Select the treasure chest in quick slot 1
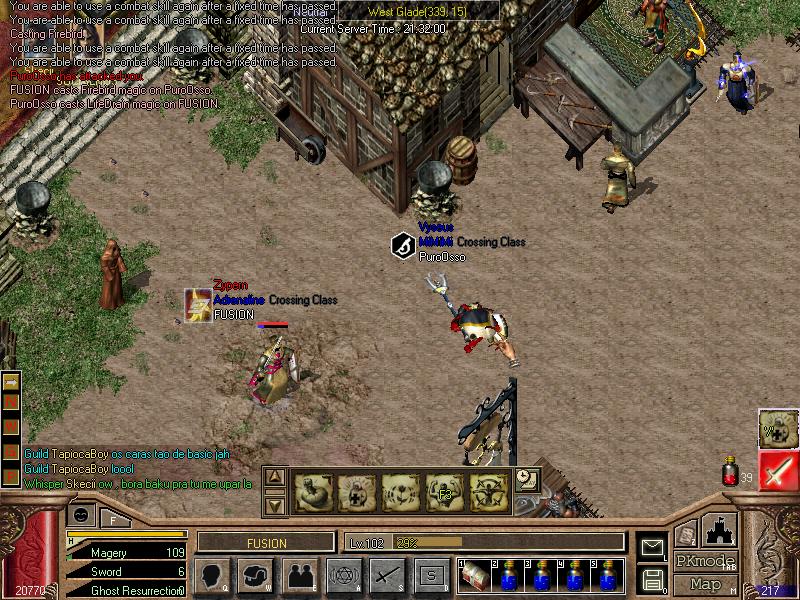Viewport: 800px width, 600px height. coord(475,577)
